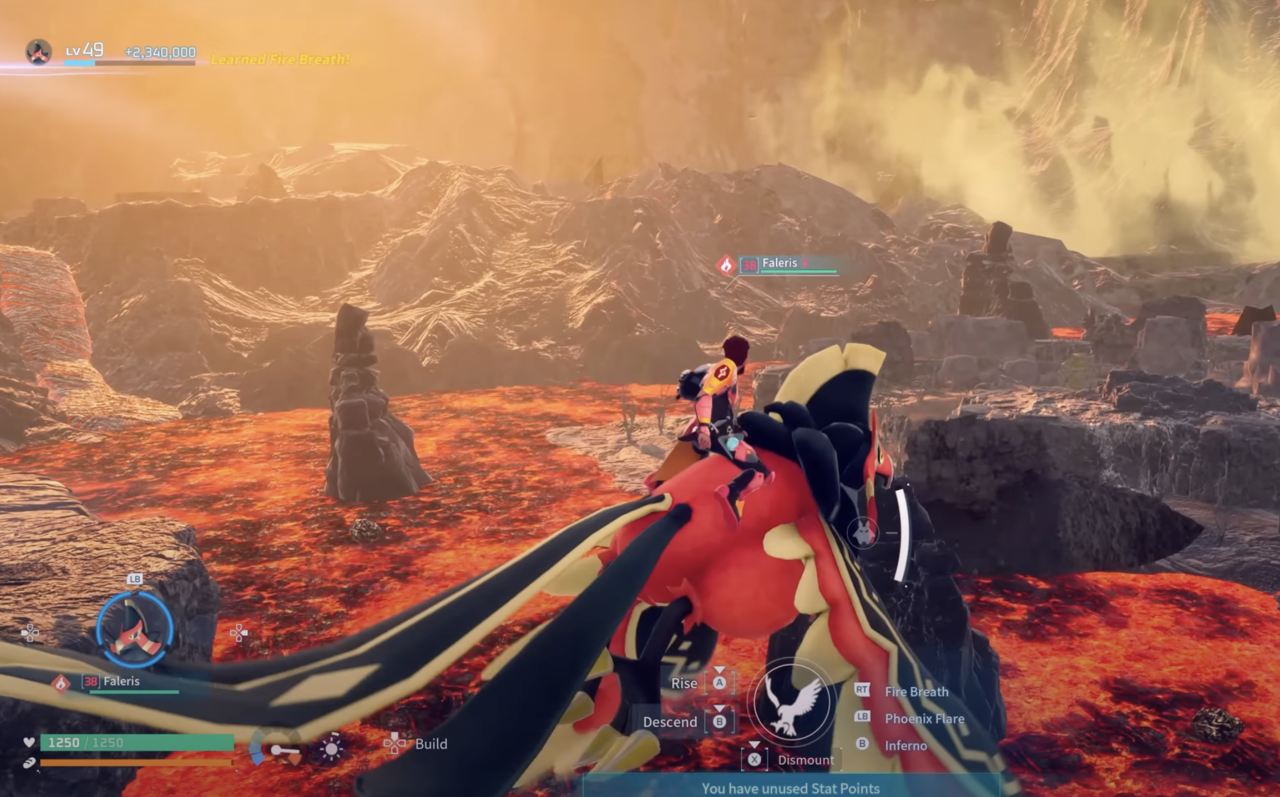
Task: Click the player avatar icon
Action: click(39, 52)
